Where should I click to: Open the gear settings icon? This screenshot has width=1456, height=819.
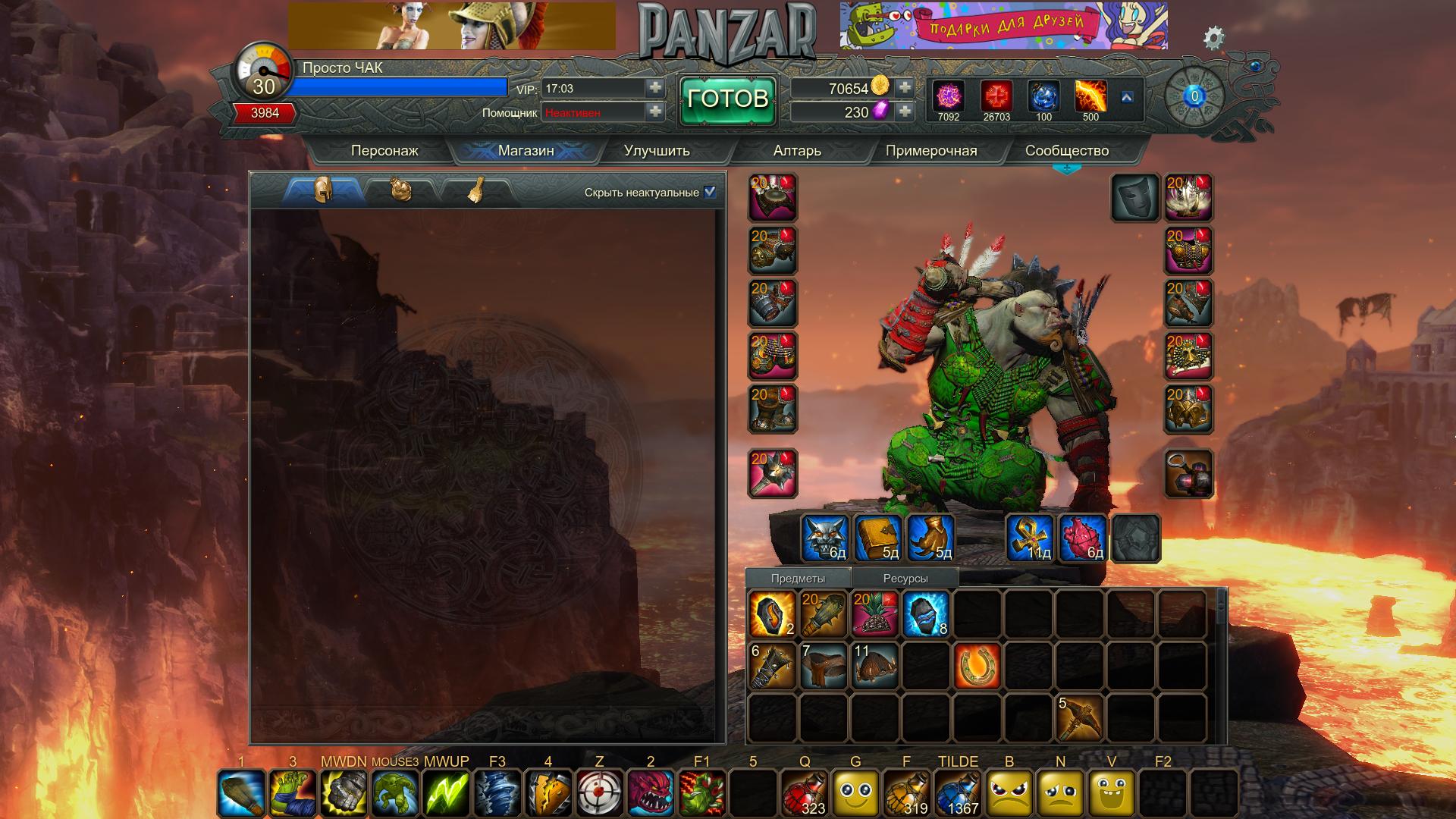click(x=1213, y=38)
